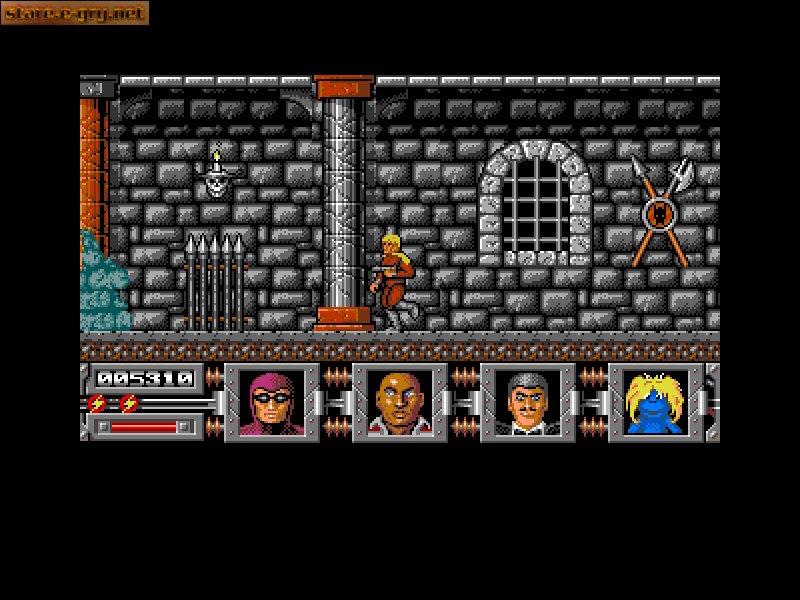800x600 pixels.
Task: Switch to the blue-faced blonde character
Action: coord(656,402)
